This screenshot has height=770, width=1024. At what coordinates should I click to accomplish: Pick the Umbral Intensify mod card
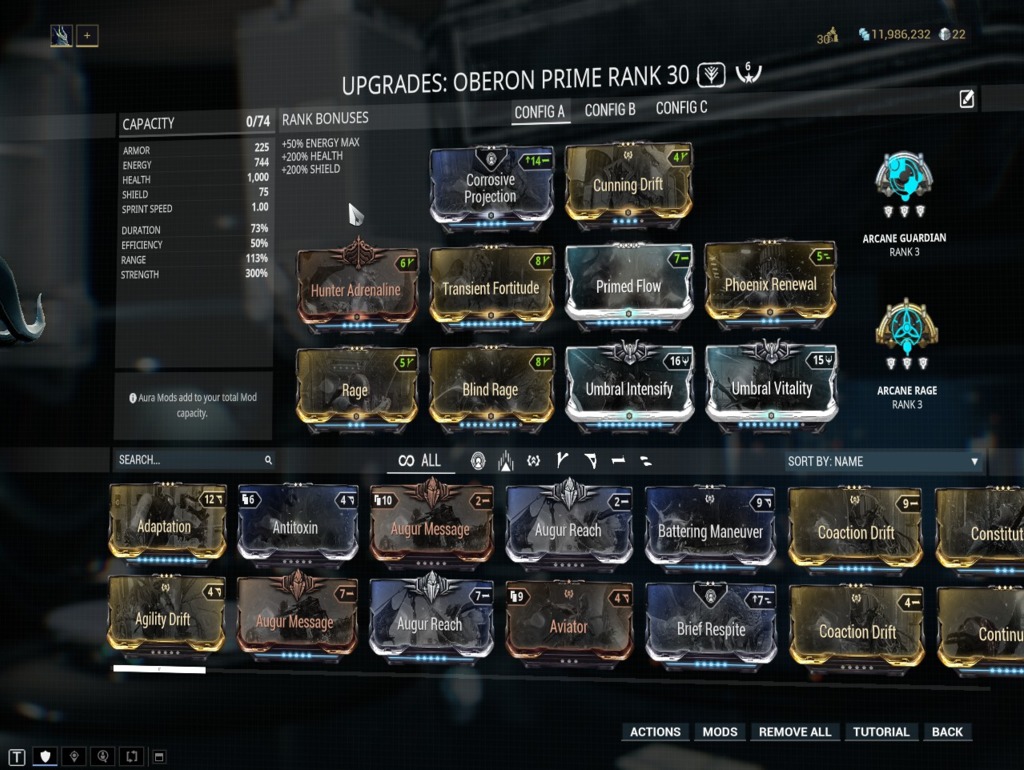click(629, 388)
